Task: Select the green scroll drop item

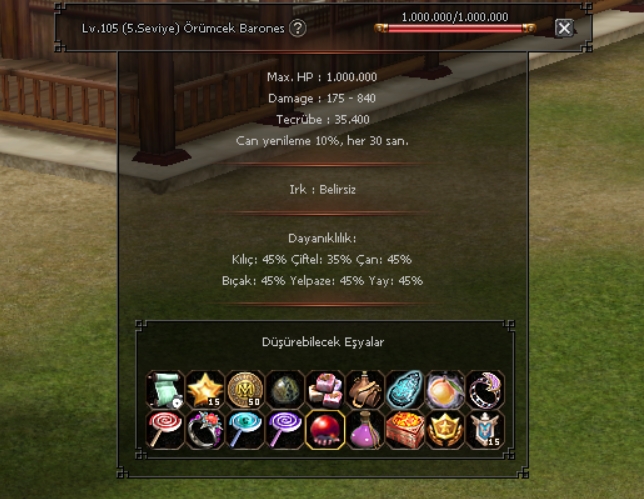Action: [x=164, y=389]
